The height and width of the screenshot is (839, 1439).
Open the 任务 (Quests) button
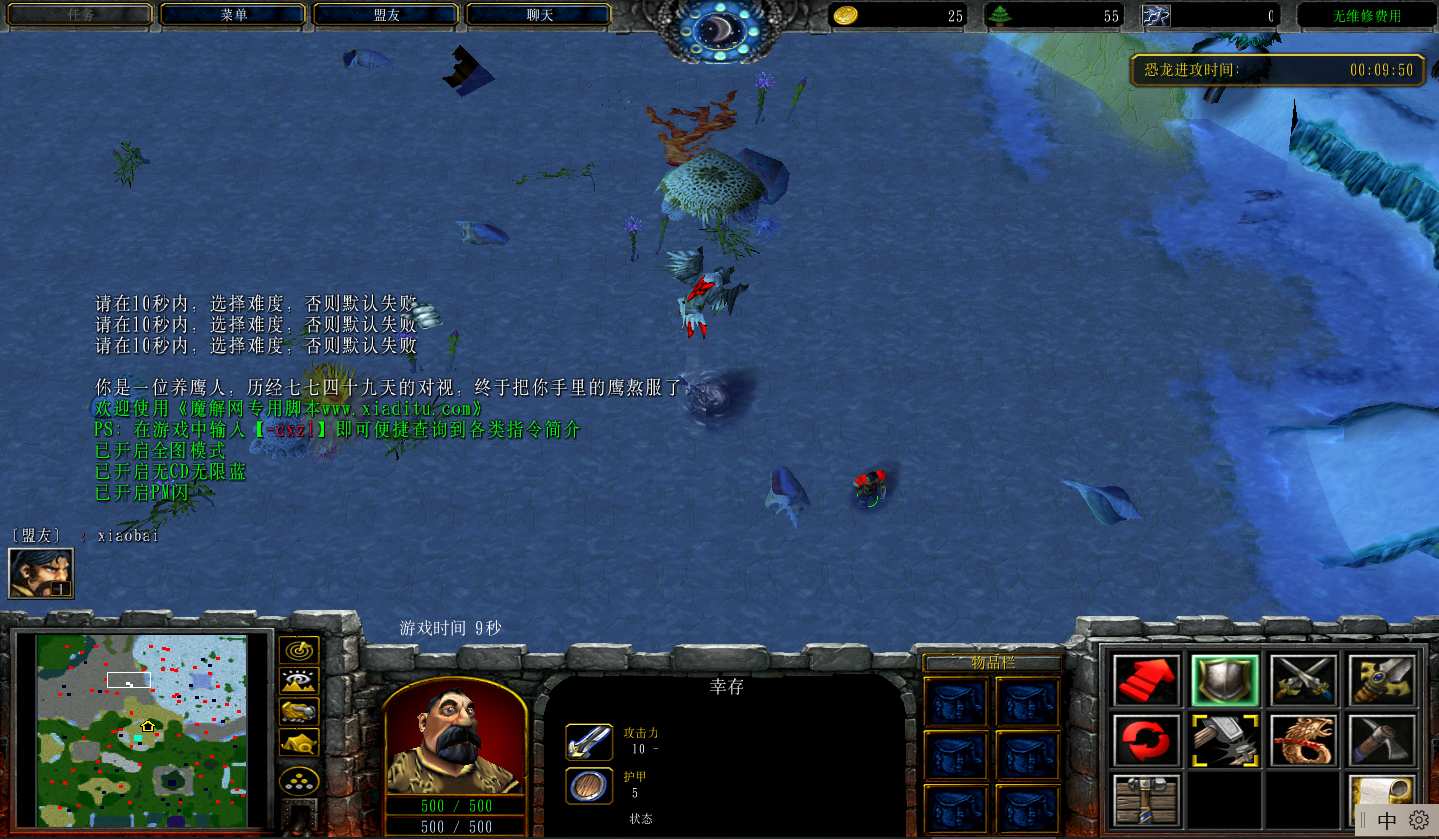(80, 15)
